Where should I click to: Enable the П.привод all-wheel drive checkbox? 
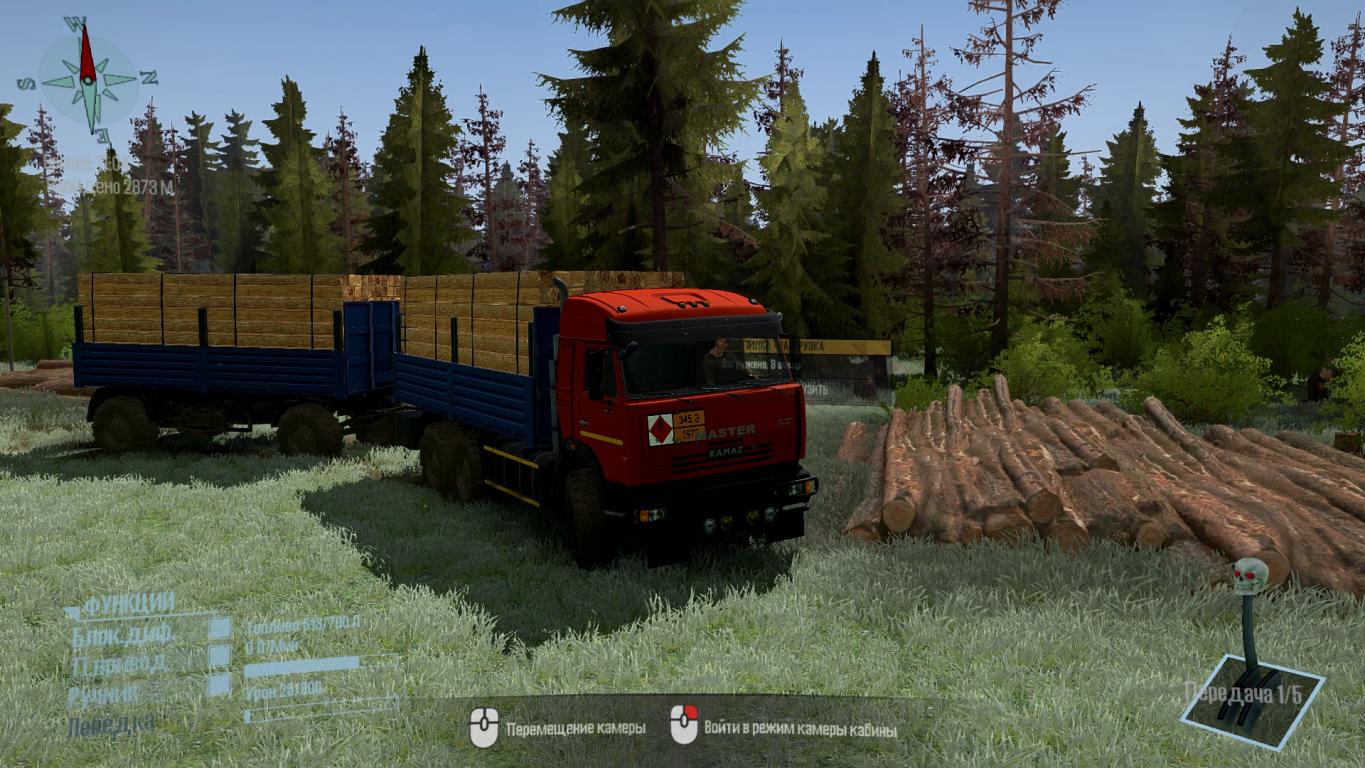(x=219, y=657)
